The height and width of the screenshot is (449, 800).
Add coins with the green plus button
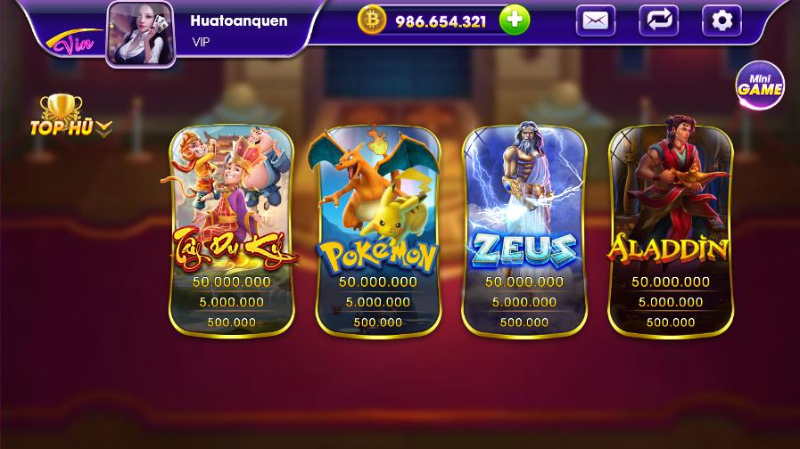coord(514,20)
